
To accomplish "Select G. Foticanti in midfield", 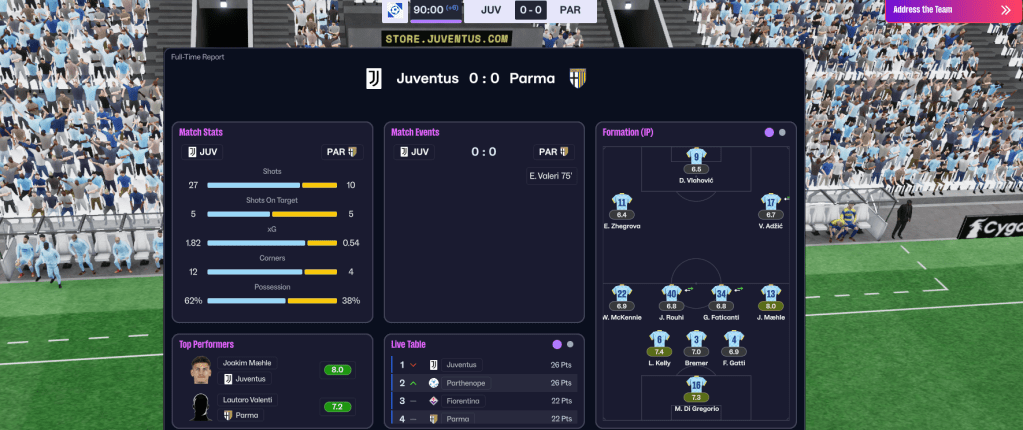I will click(721, 295).
